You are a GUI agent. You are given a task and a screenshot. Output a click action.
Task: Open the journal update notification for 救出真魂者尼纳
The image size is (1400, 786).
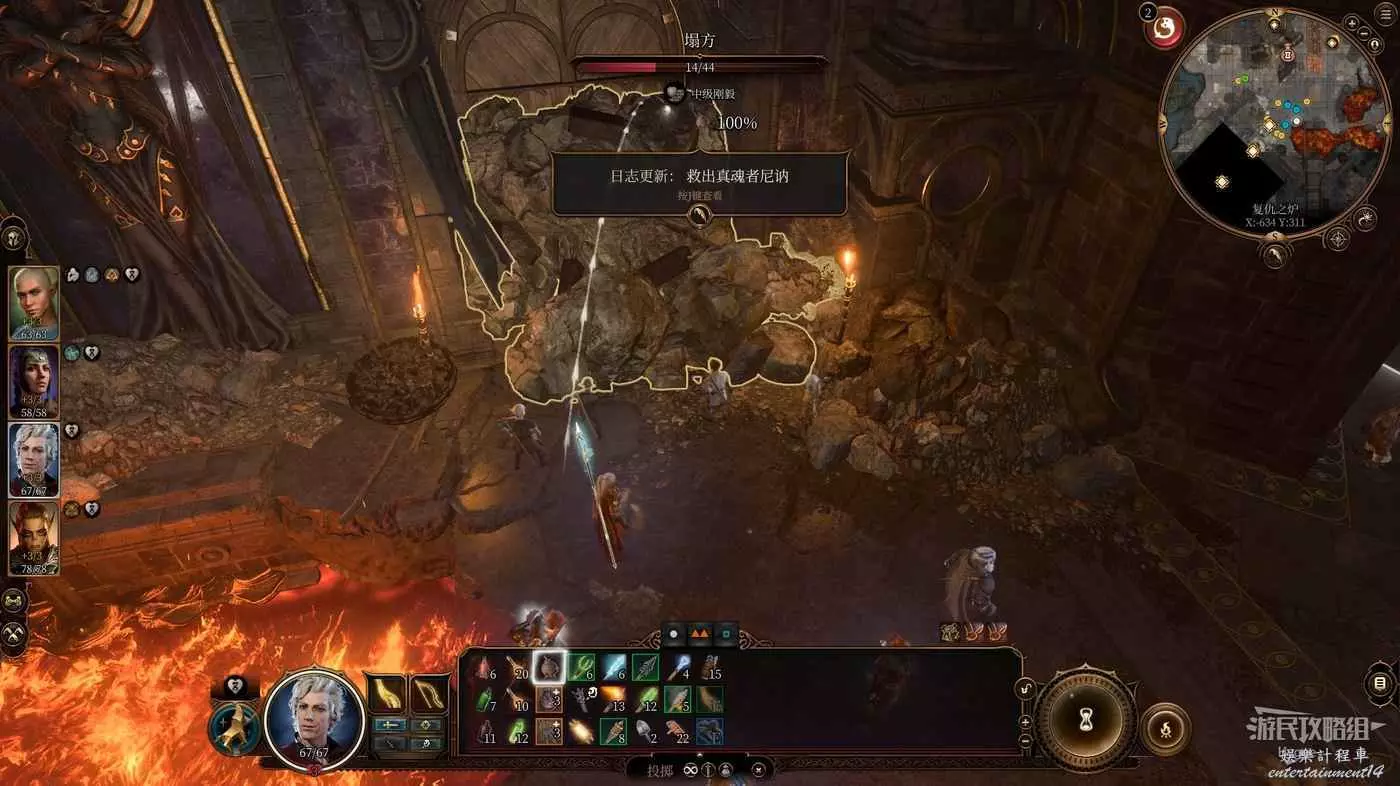pos(699,181)
